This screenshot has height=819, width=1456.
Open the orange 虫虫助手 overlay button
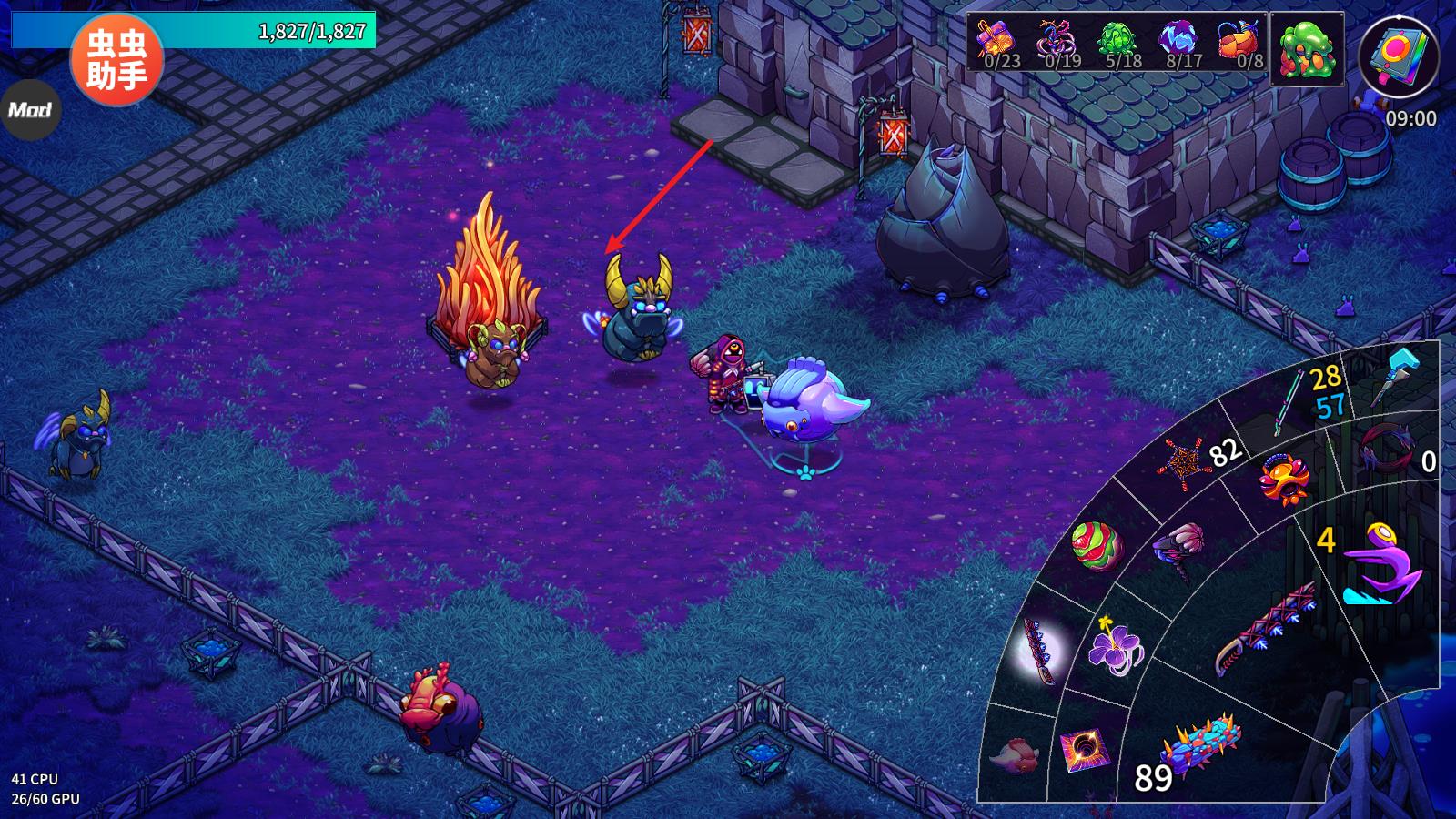click(x=116, y=60)
